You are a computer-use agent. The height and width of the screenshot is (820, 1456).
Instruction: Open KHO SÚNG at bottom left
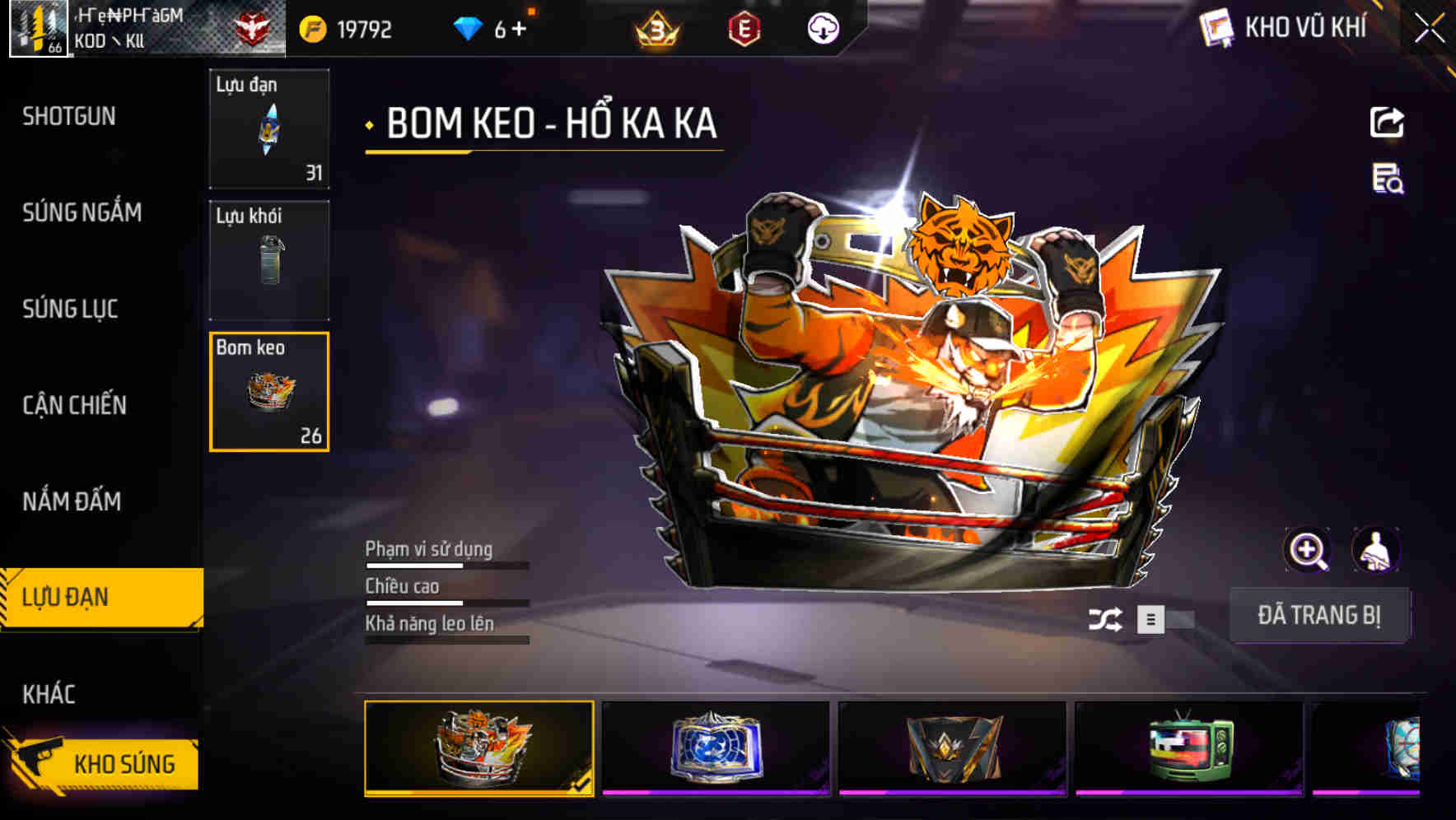[x=124, y=762]
